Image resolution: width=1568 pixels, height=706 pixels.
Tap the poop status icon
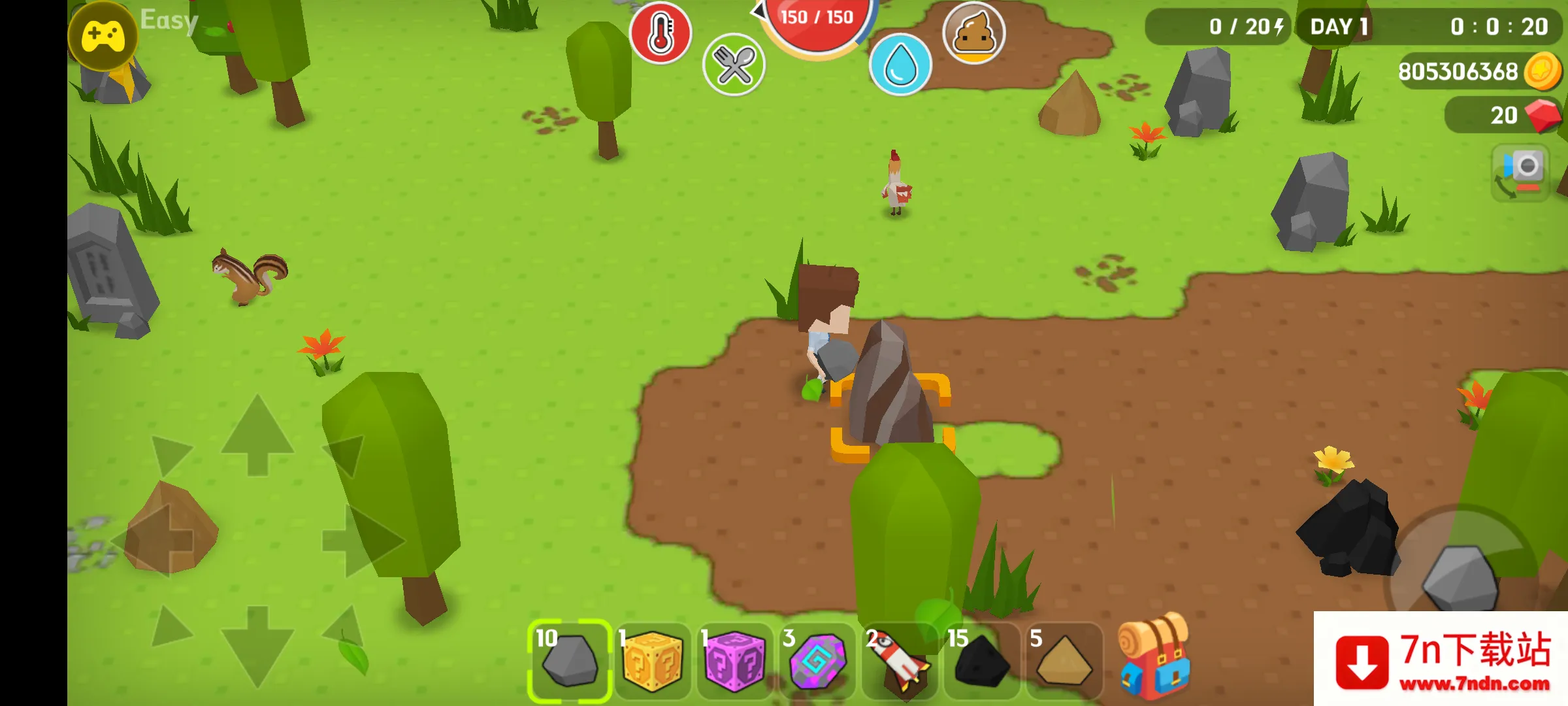tap(973, 33)
